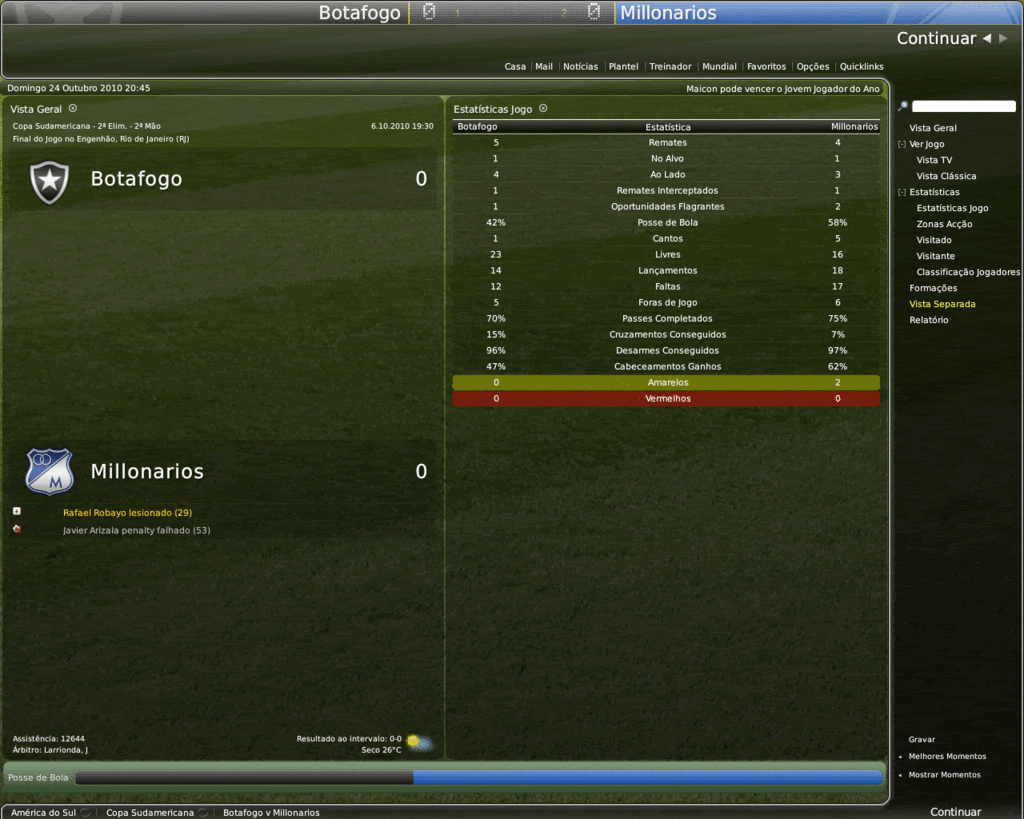
Task: Open the Plantel menu
Action: [623, 67]
